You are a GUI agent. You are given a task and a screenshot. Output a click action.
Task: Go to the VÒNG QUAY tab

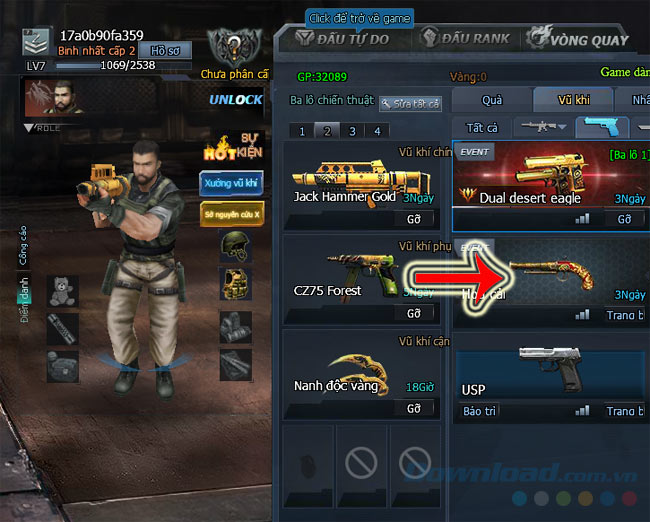[582, 40]
